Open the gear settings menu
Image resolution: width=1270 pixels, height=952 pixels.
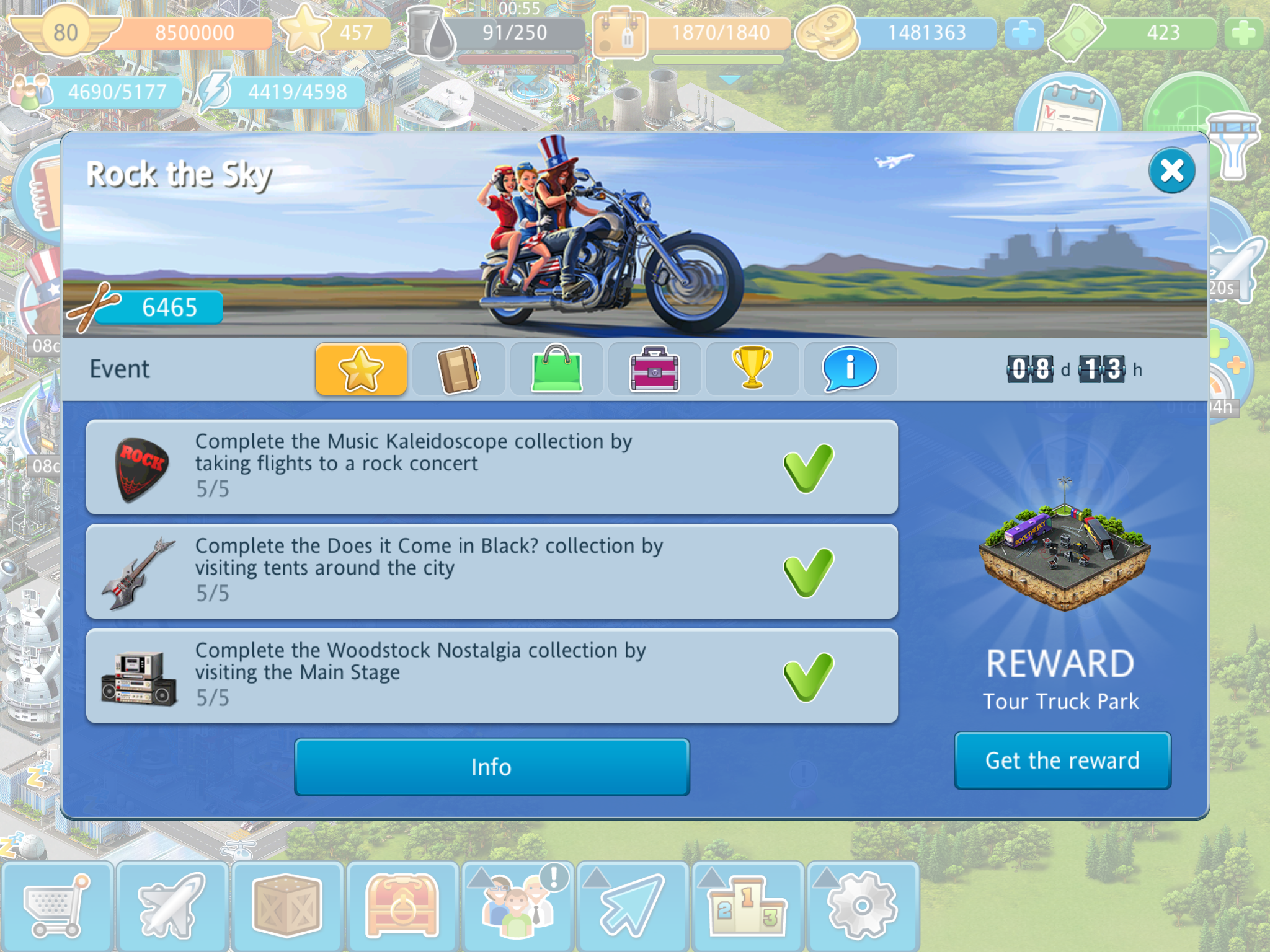point(863,906)
